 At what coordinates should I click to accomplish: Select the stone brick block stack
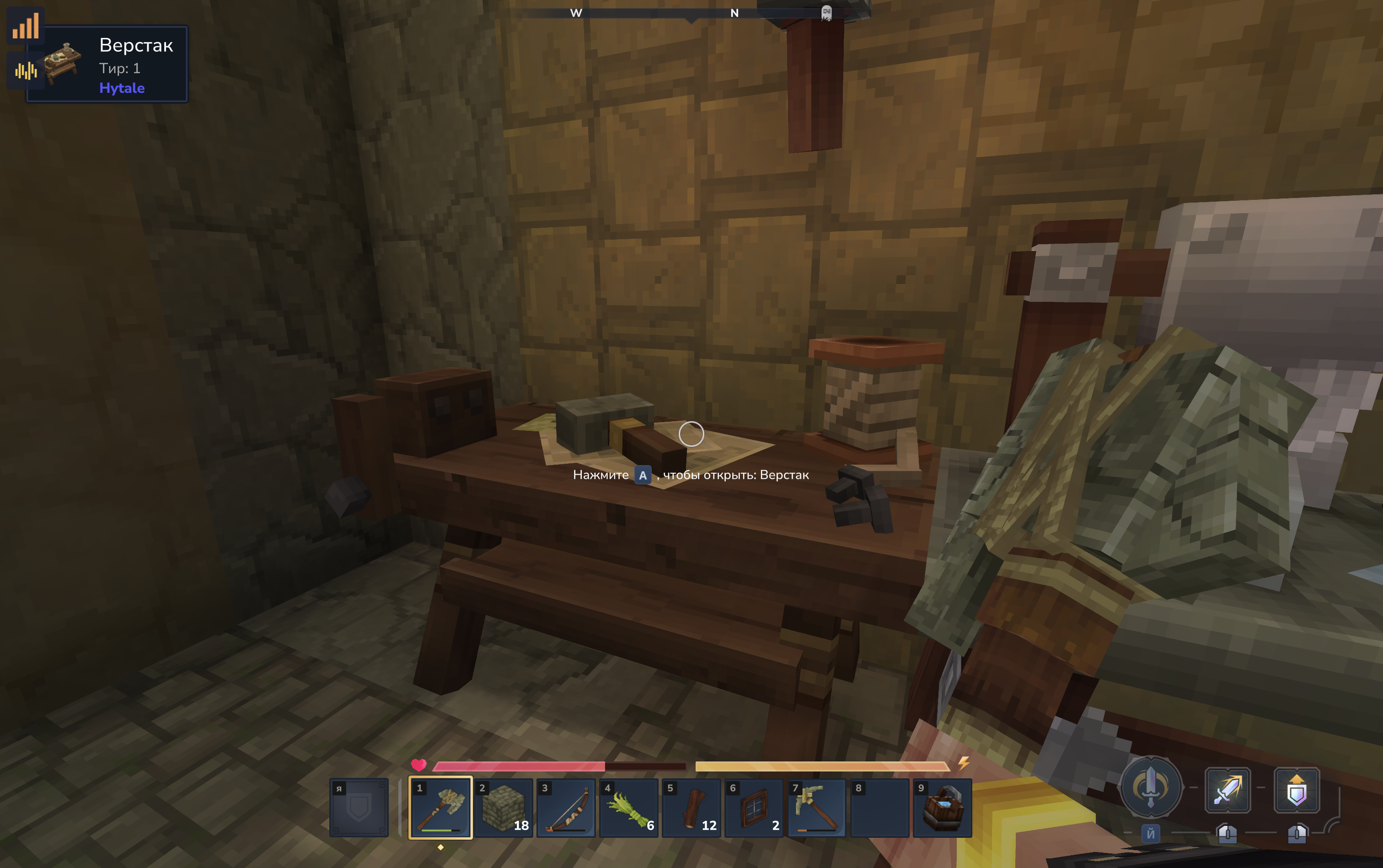point(504,807)
